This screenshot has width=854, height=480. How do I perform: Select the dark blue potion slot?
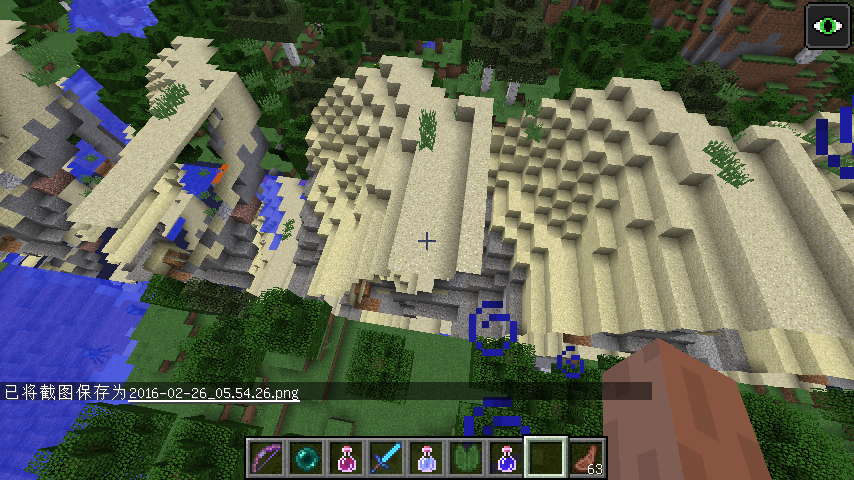pos(507,458)
